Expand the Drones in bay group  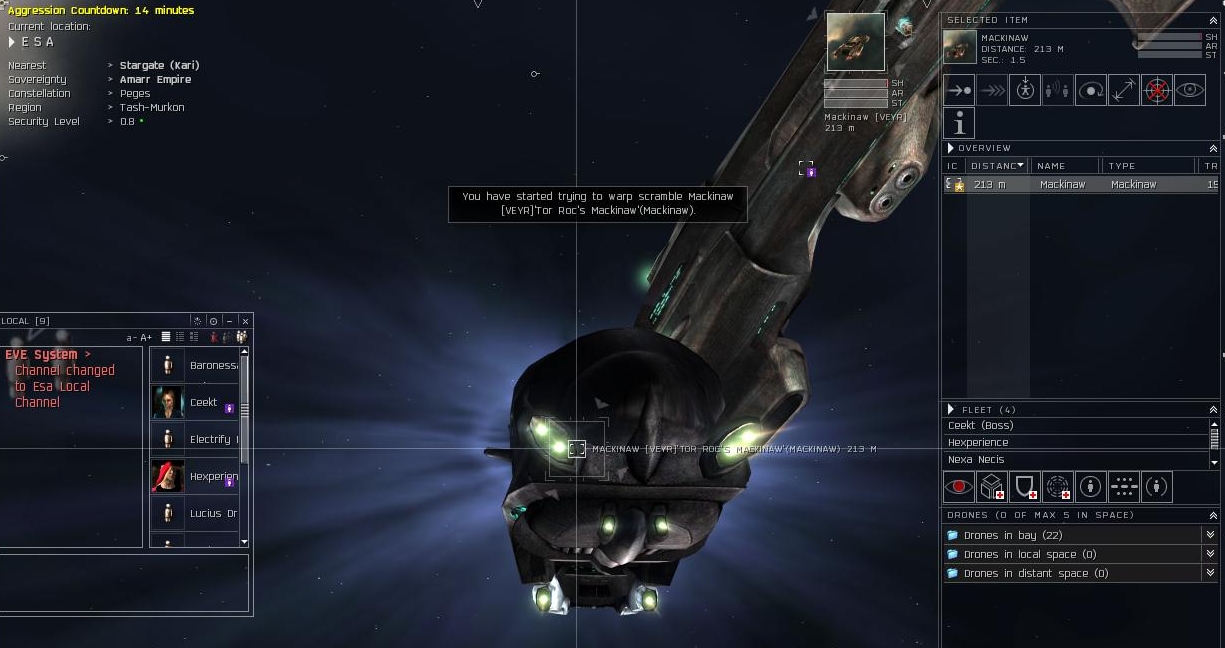(x=1075, y=535)
